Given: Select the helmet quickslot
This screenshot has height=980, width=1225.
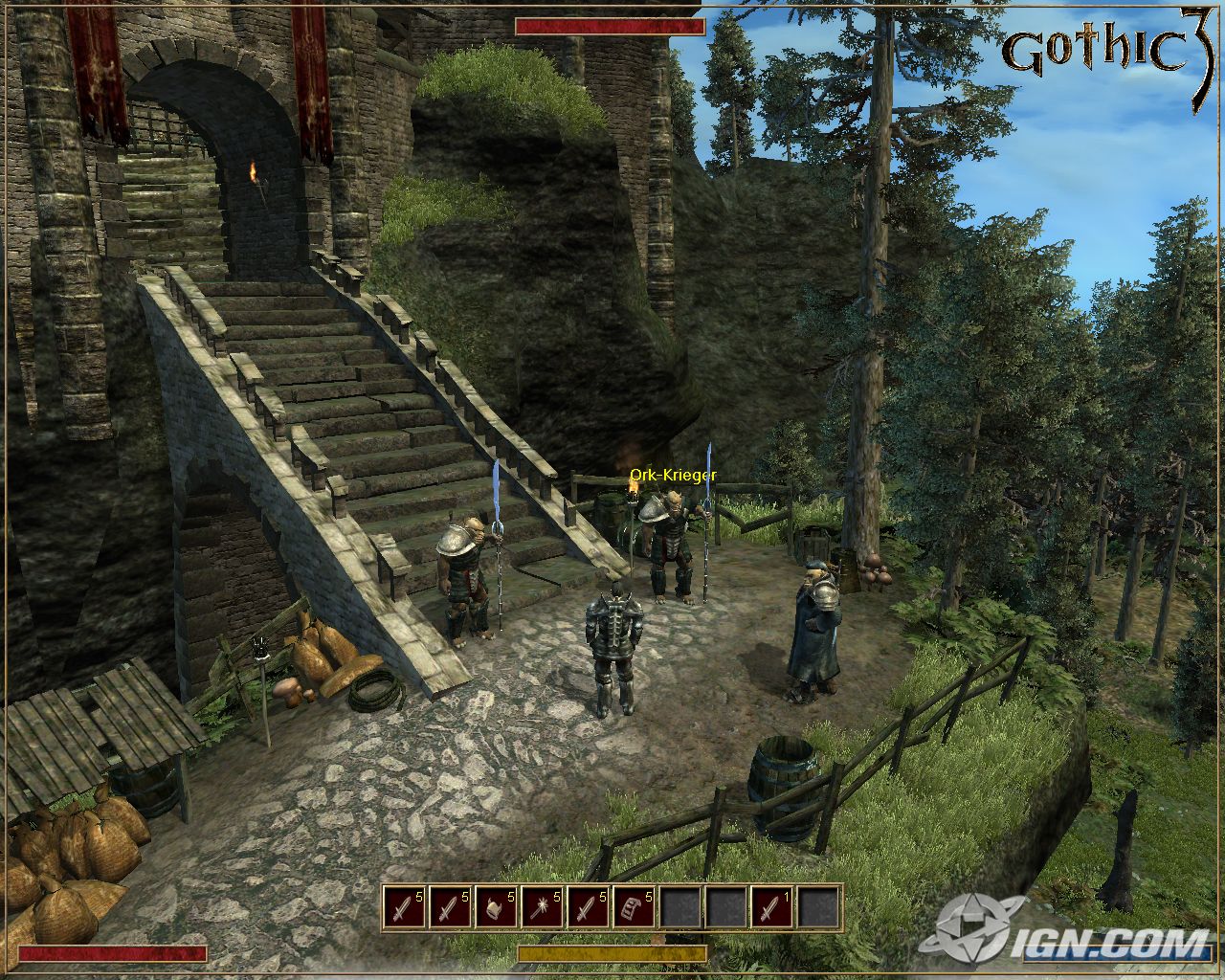Looking at the screenshot, I should [x=496, y=906].
